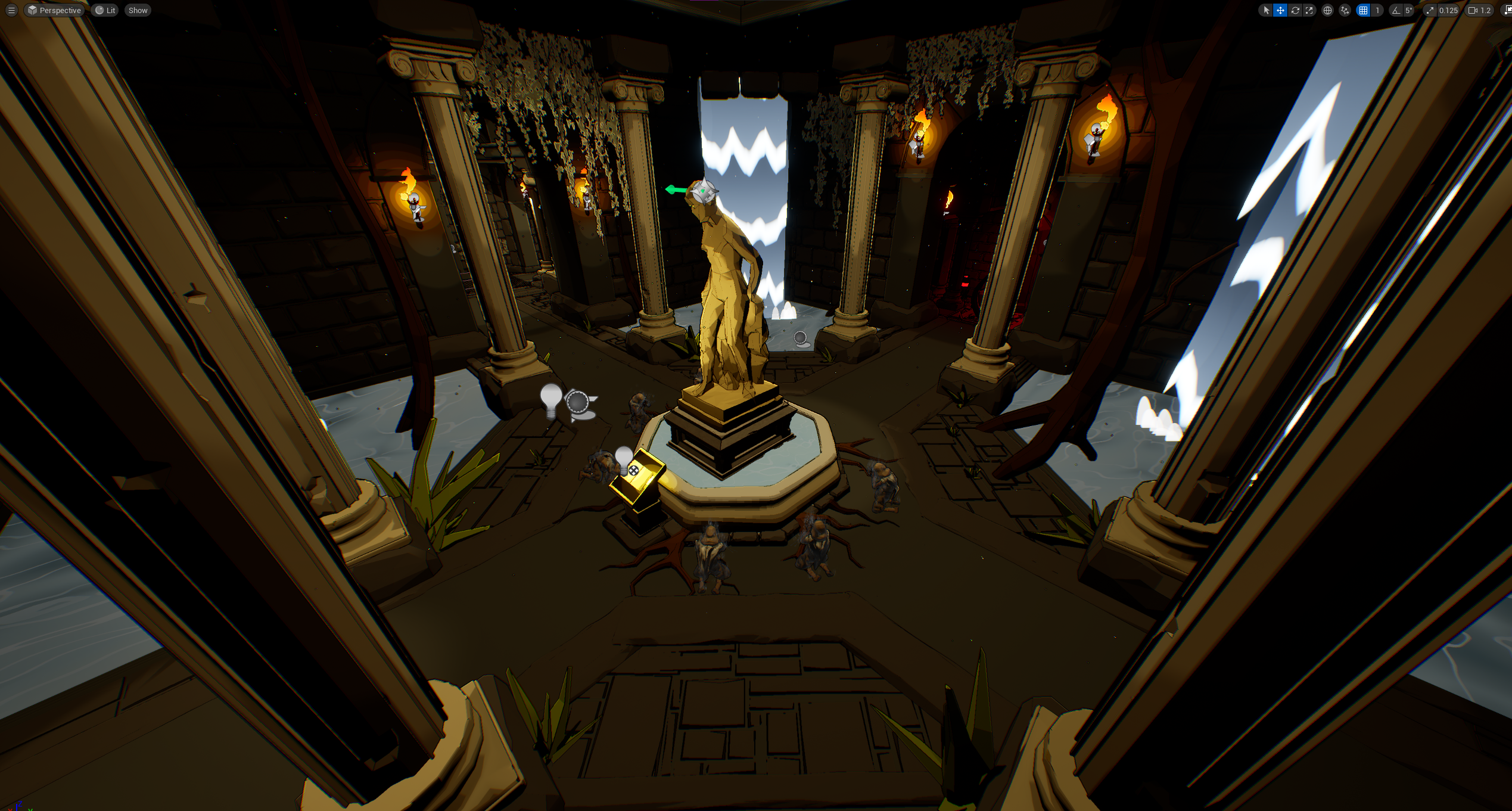1512x811 pixels.
Task: Click the world/local coordinate system globe icon
Action: [x=1327, y=10]
